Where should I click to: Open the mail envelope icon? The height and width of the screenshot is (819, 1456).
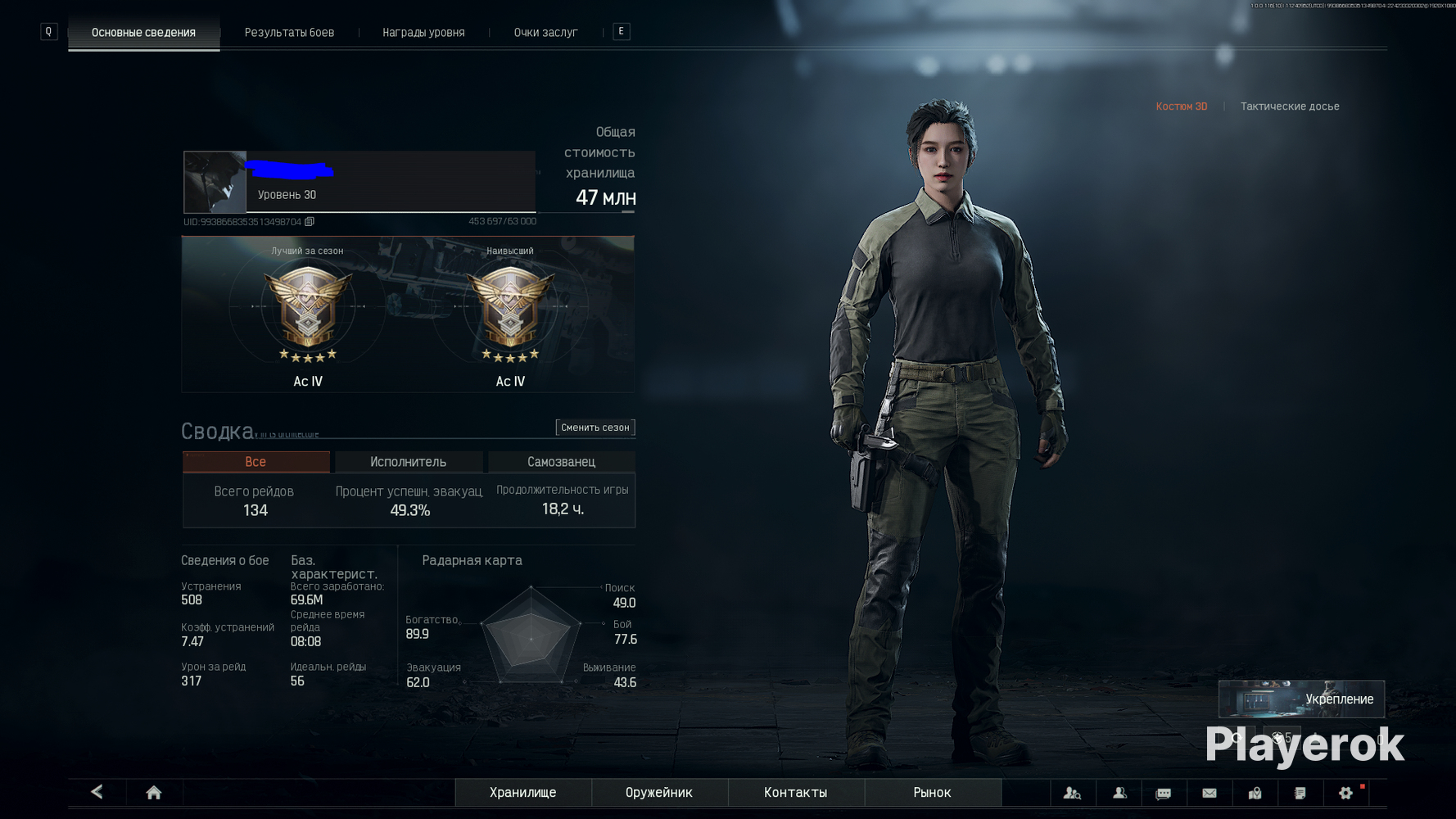1209,793
